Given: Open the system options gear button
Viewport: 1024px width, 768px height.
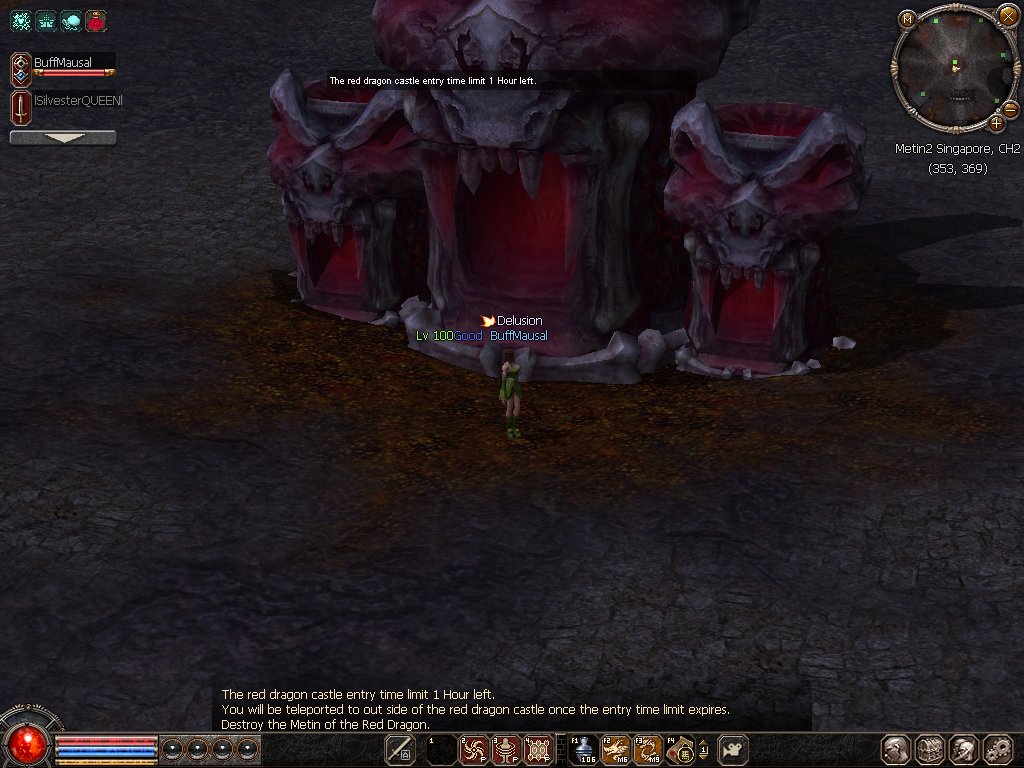Looking at the screenshot, I should point(997,749).
